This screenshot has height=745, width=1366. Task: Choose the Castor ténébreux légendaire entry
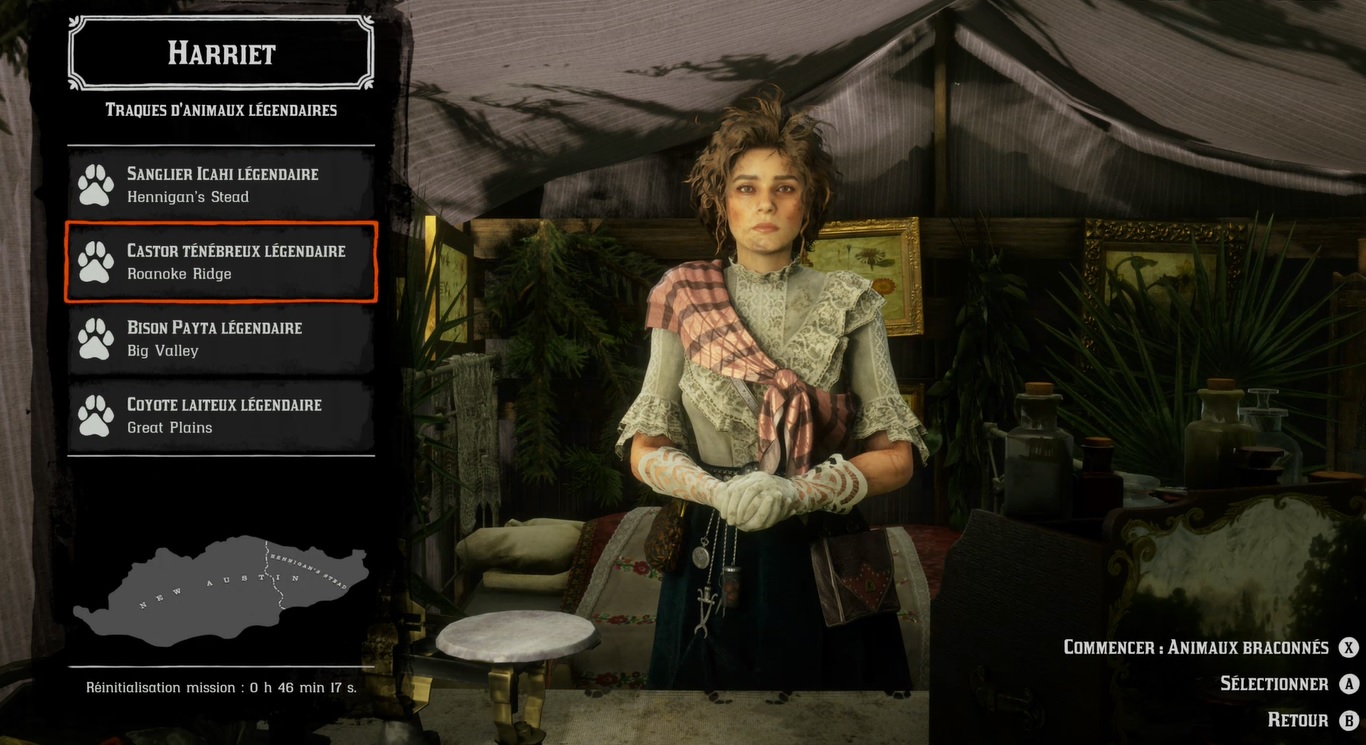pyautogui.click(x=221, y=262)
